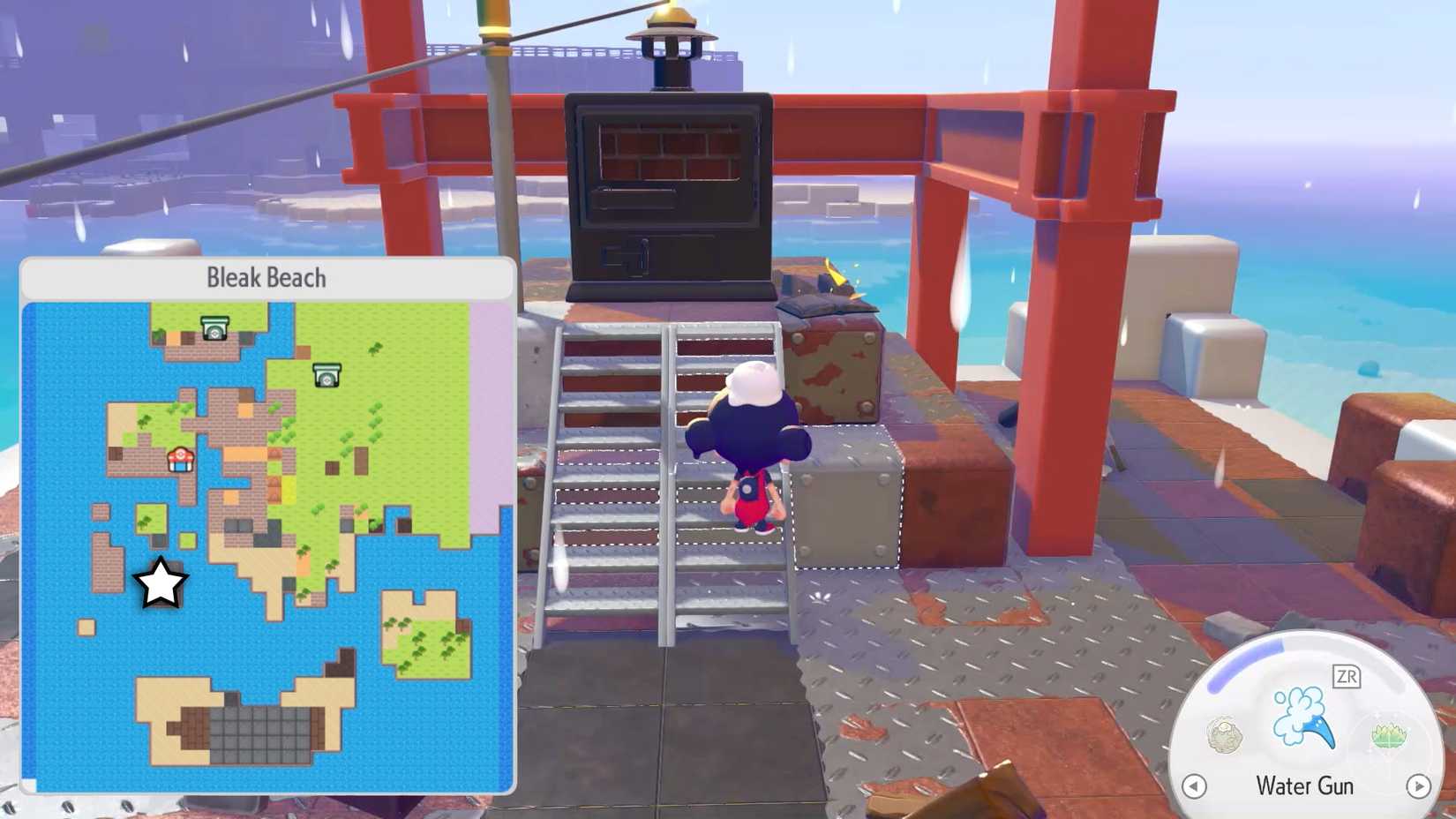The height and width of the screenshot is (819, 1456).
Task: Click the Water Gun move label
Action: pos(1305,785)
